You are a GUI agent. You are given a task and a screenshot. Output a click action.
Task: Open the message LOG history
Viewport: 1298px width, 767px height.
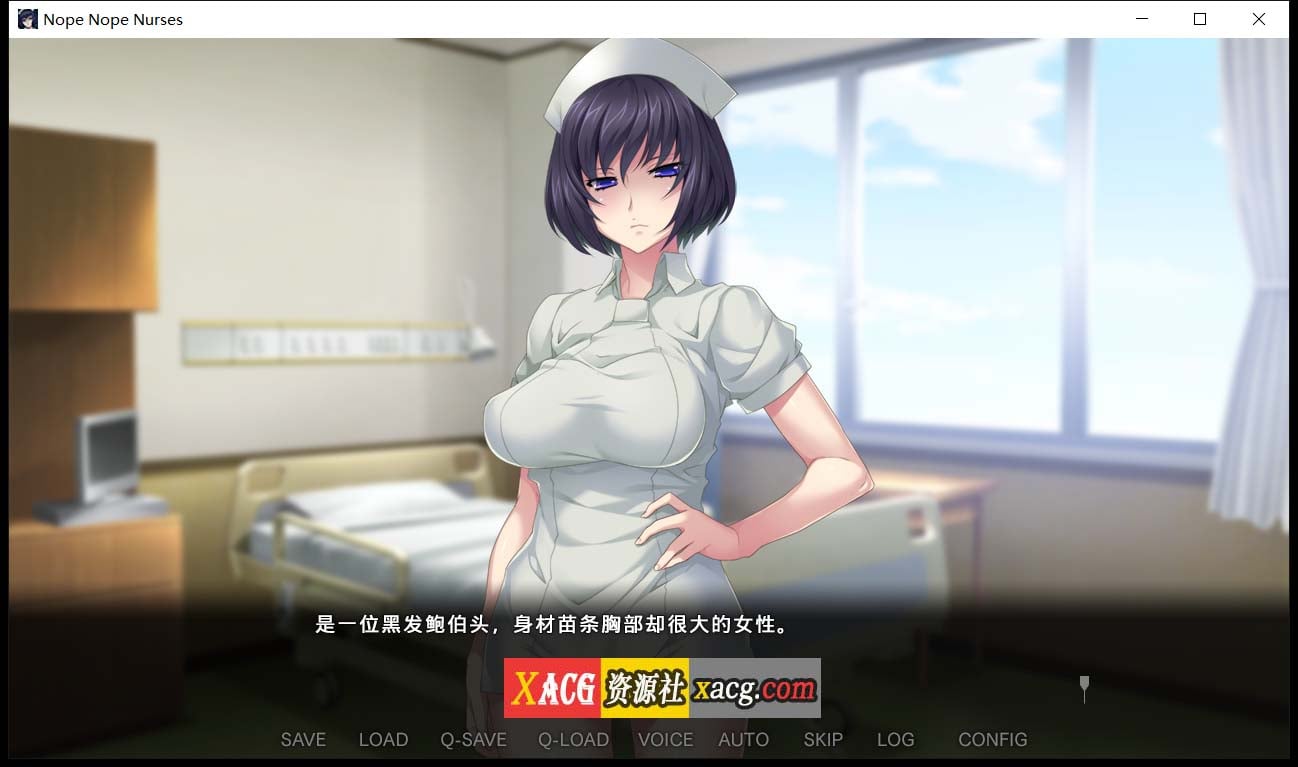click(x=895, y=739)
